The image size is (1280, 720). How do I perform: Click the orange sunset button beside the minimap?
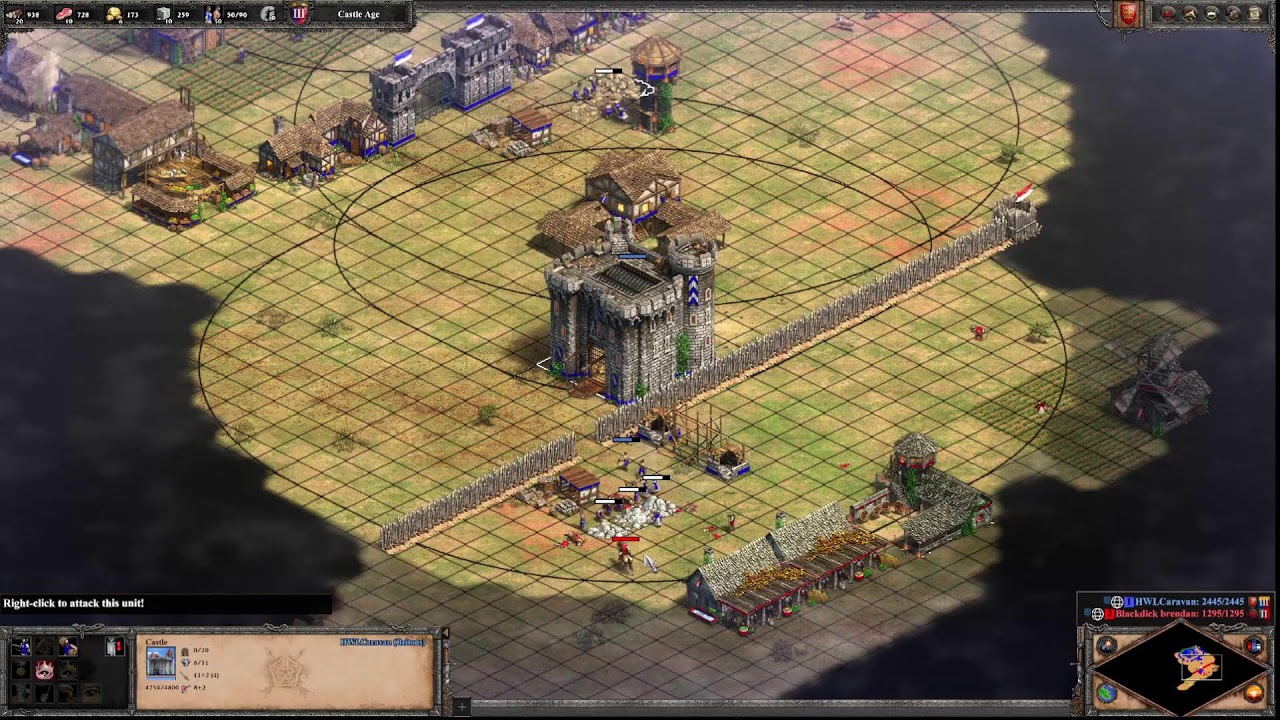click(1254, 692)
